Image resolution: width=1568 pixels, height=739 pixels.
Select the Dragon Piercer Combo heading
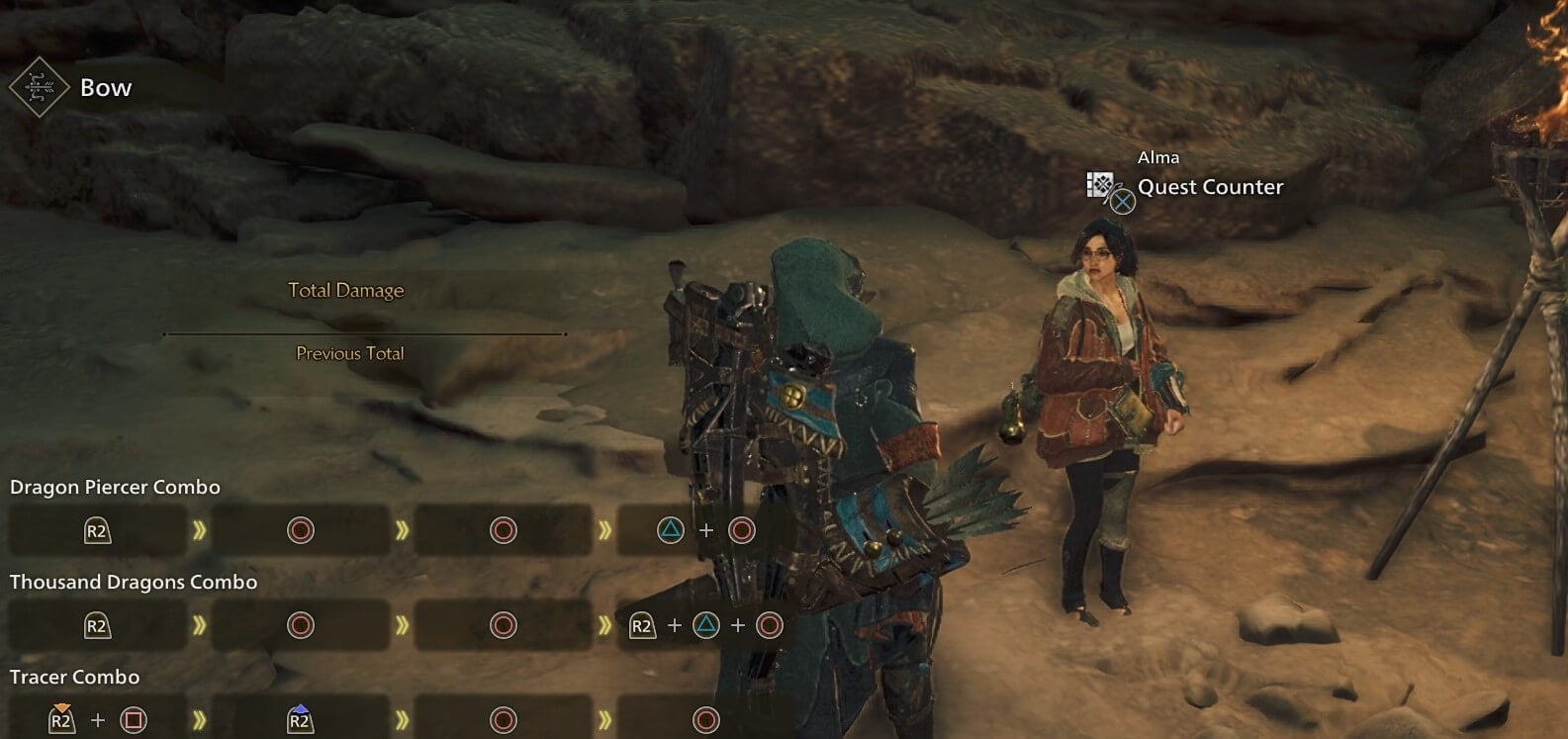coord(114,487)
